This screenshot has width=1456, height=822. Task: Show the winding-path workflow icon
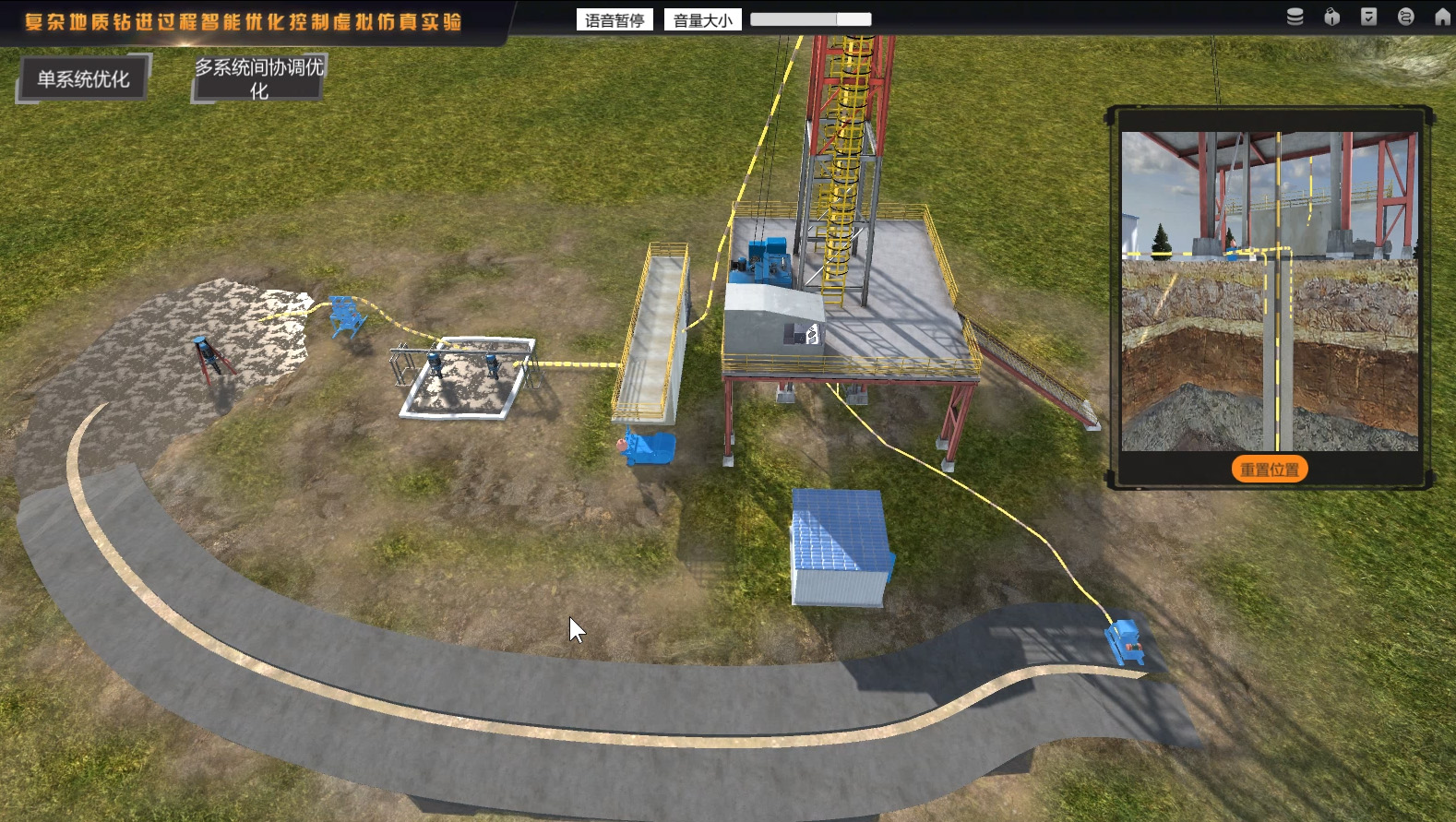coord(1405,17)
